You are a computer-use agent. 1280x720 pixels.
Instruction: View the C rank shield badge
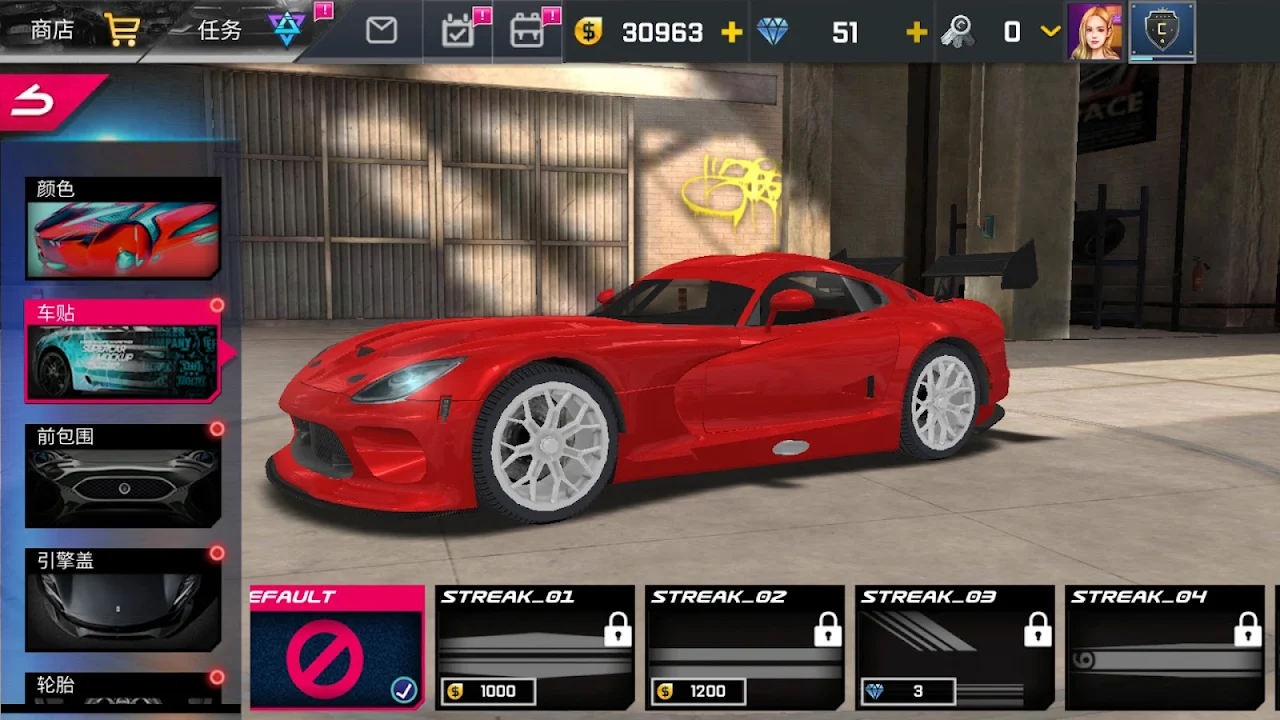1162,32
